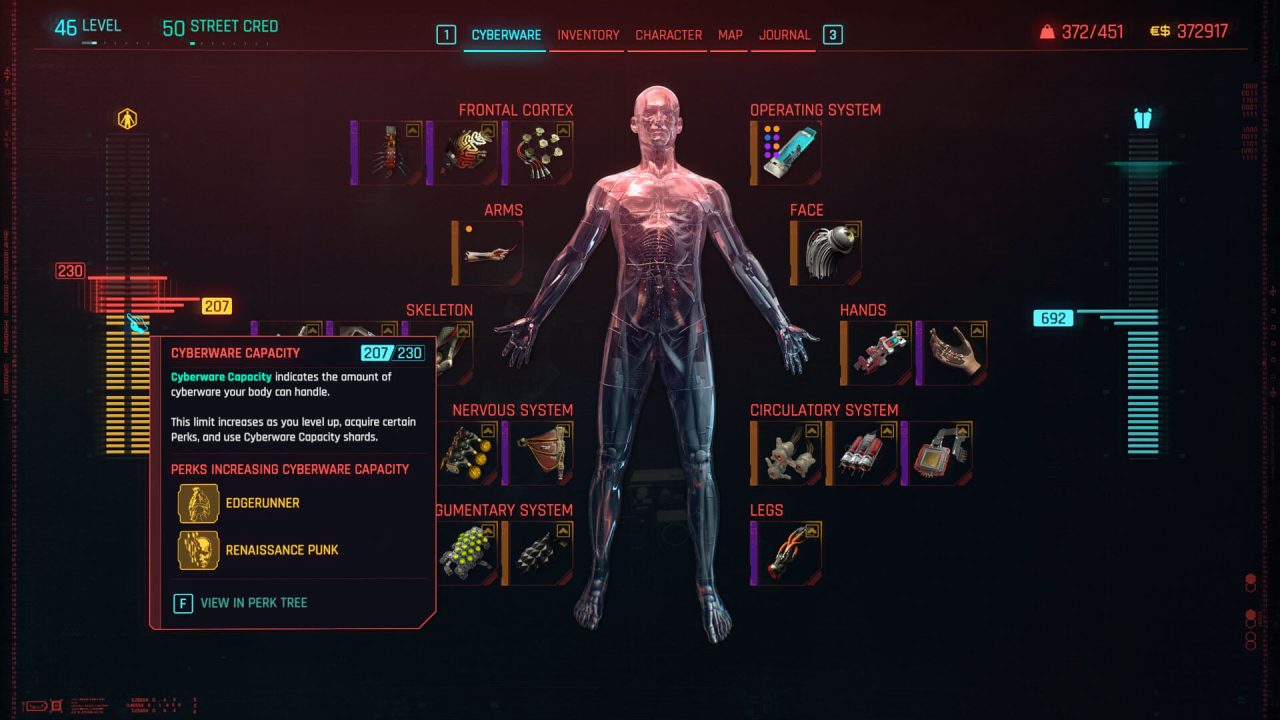Open the Journal tab

[x=784, y=35]
